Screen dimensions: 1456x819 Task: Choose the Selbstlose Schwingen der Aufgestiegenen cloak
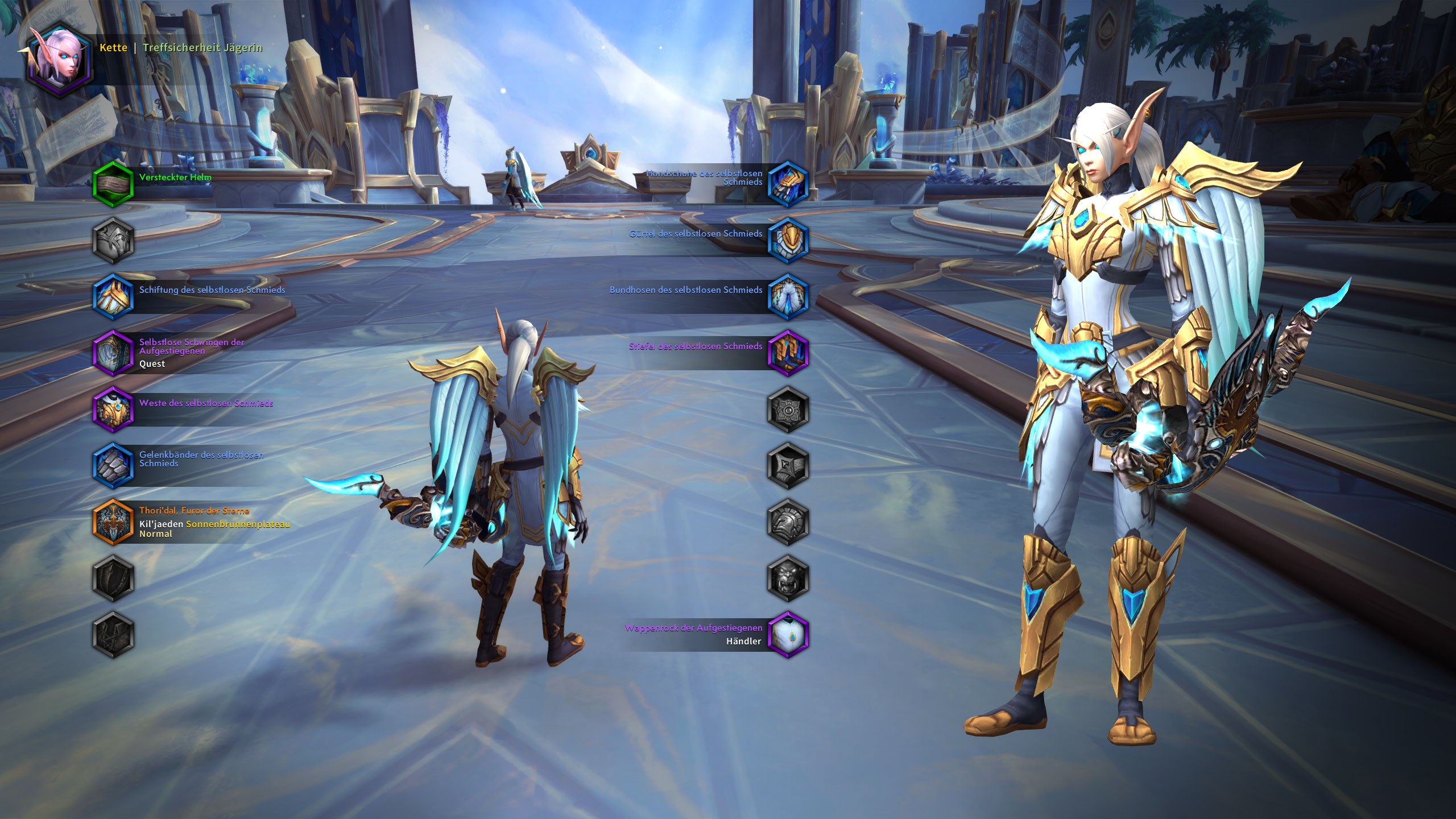pos(113,353)
